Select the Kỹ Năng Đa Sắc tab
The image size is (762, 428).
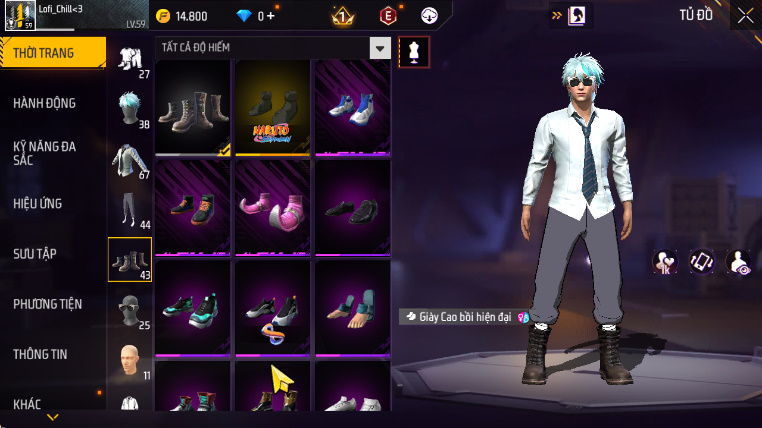(45, 153)
